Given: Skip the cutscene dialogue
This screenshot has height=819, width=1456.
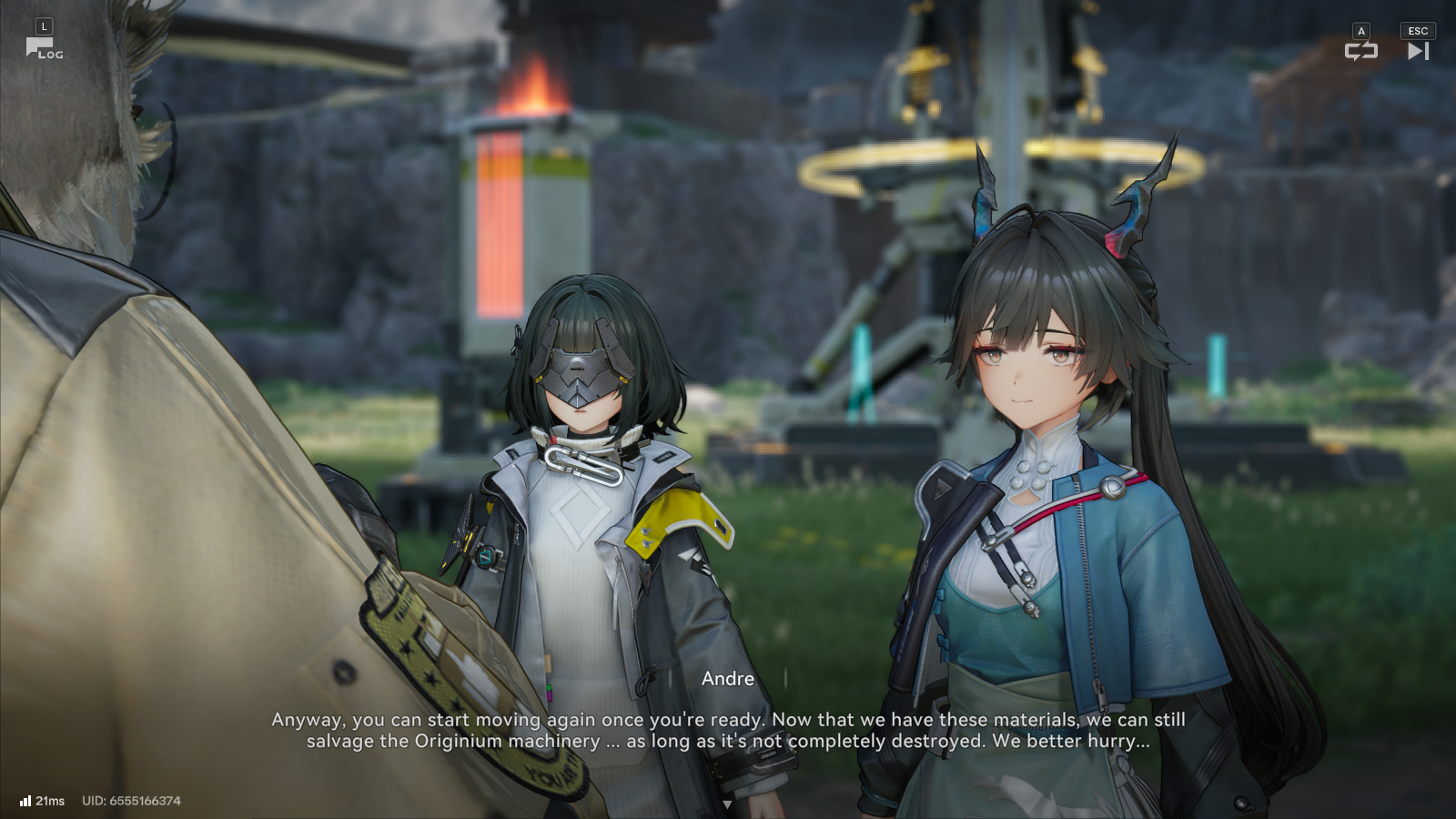Looking at the screenshot, I should [x=1418, y=51].
